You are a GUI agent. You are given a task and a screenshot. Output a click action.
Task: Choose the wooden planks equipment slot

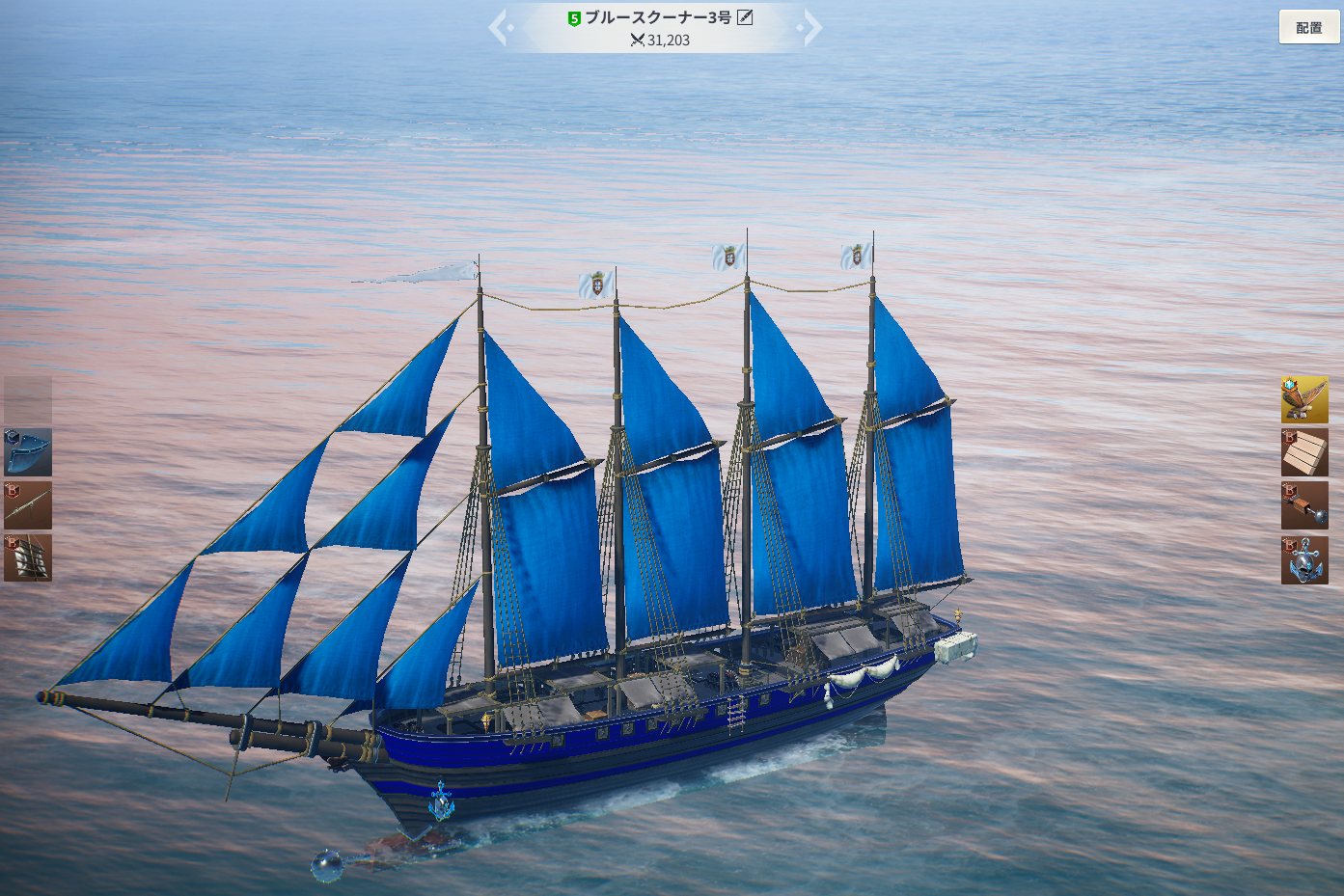1304,453
